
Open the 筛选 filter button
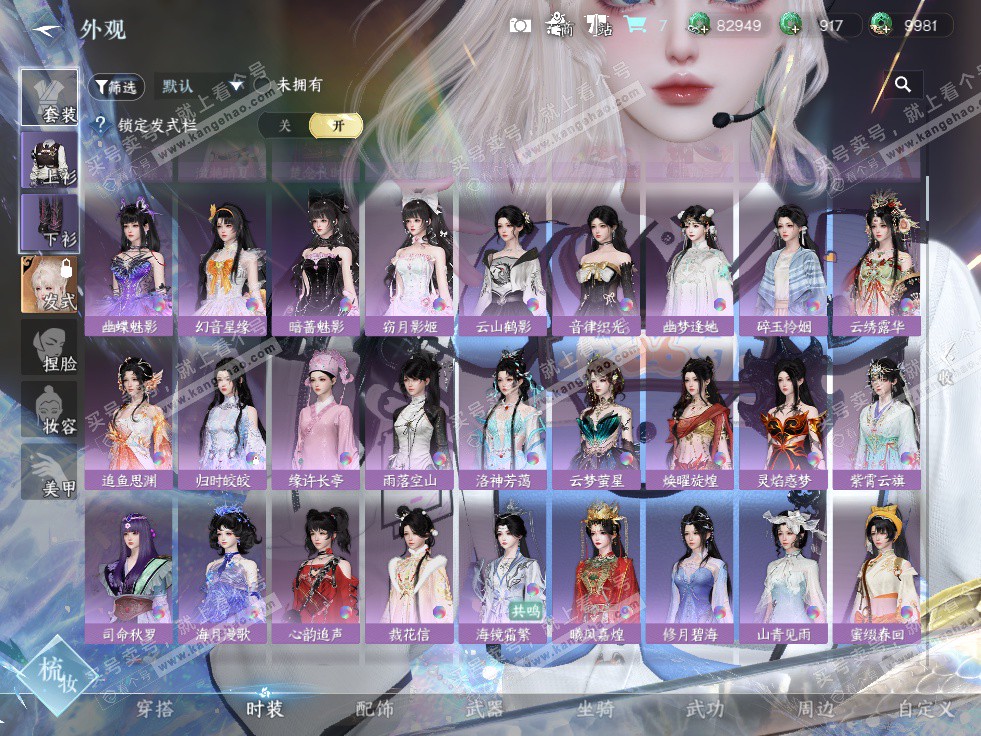point(116,87)
